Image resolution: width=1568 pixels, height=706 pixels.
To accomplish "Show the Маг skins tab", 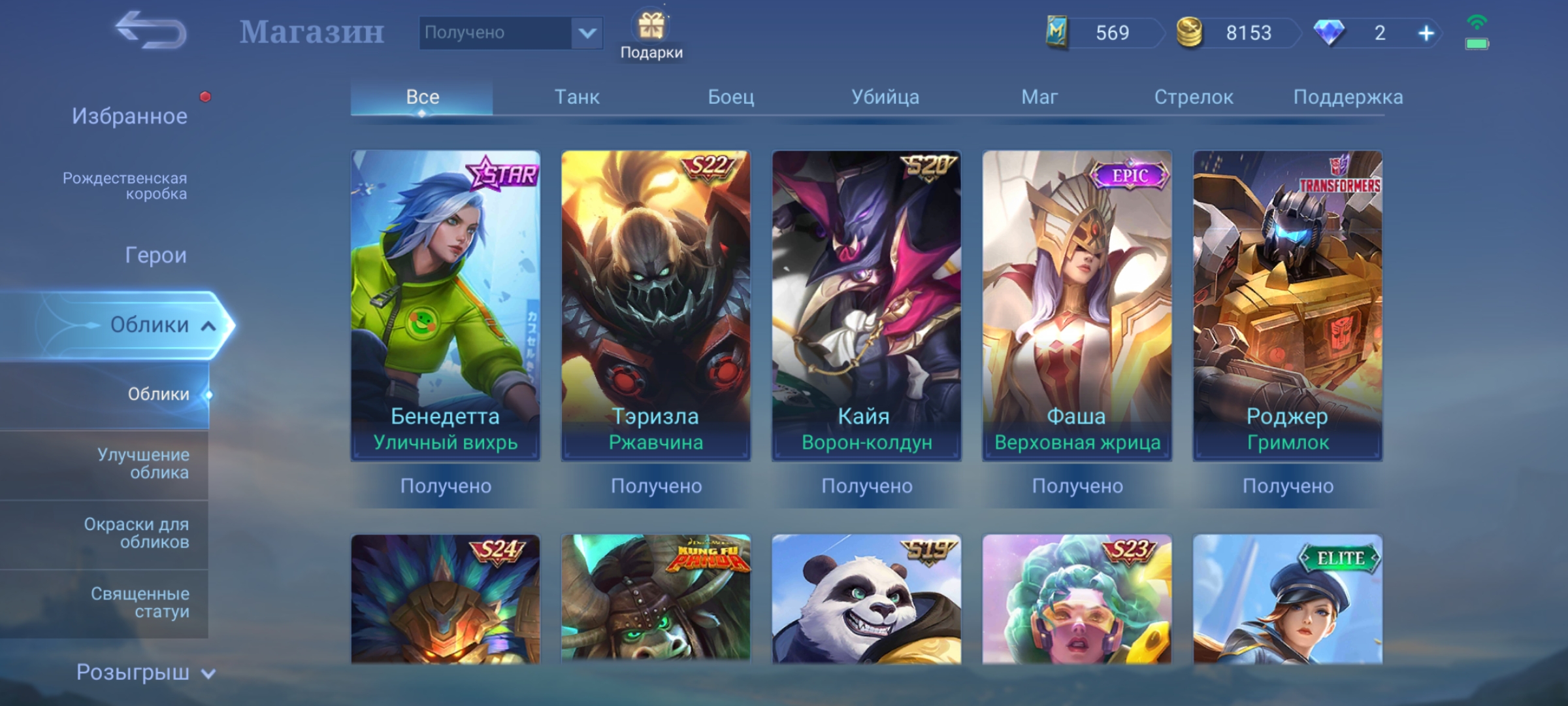I will 1039,97.
